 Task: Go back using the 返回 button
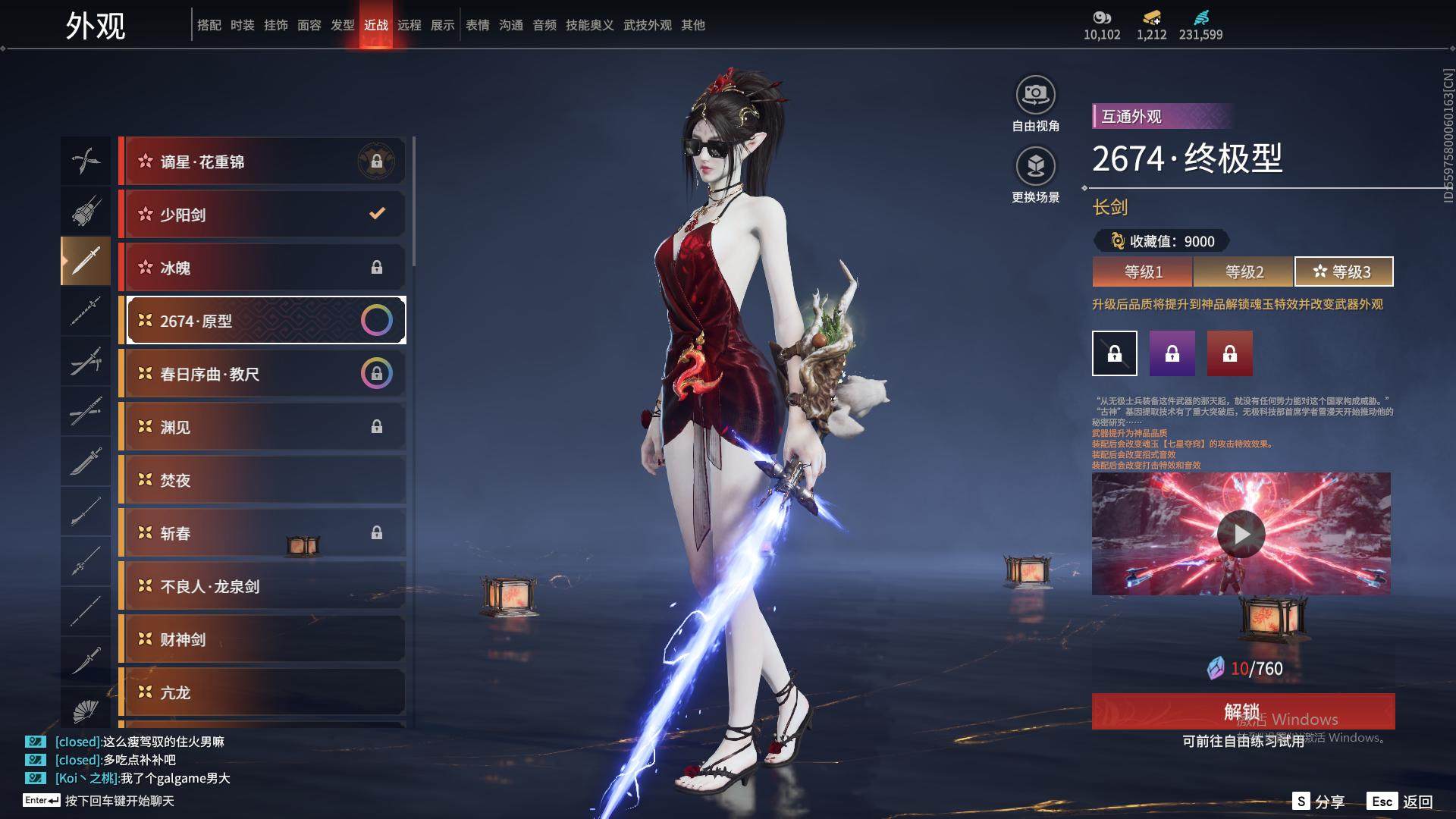pyautogui.click(x=1401, y=801)
